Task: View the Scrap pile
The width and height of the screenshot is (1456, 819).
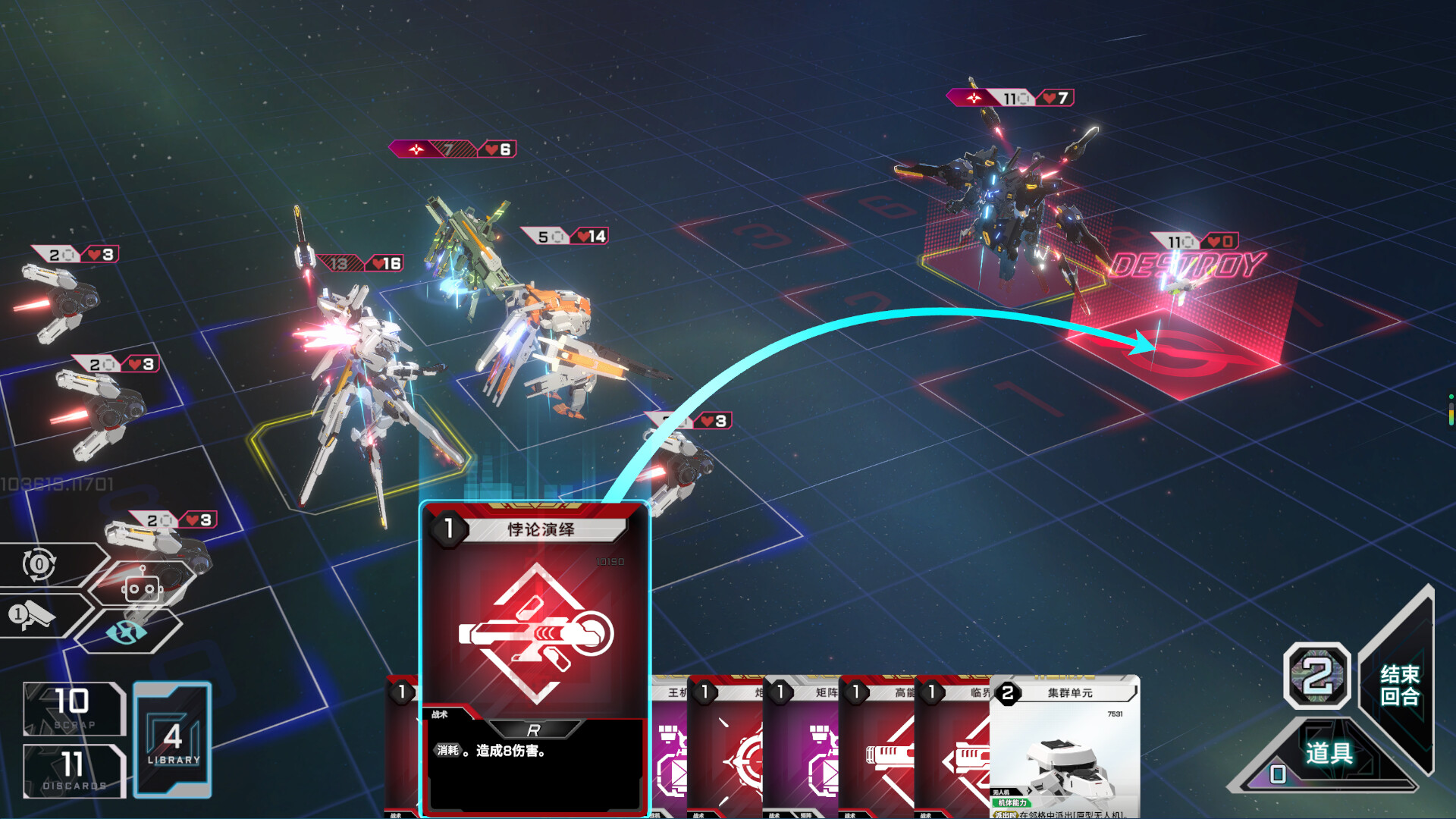Action: click(x=74, y=708)
